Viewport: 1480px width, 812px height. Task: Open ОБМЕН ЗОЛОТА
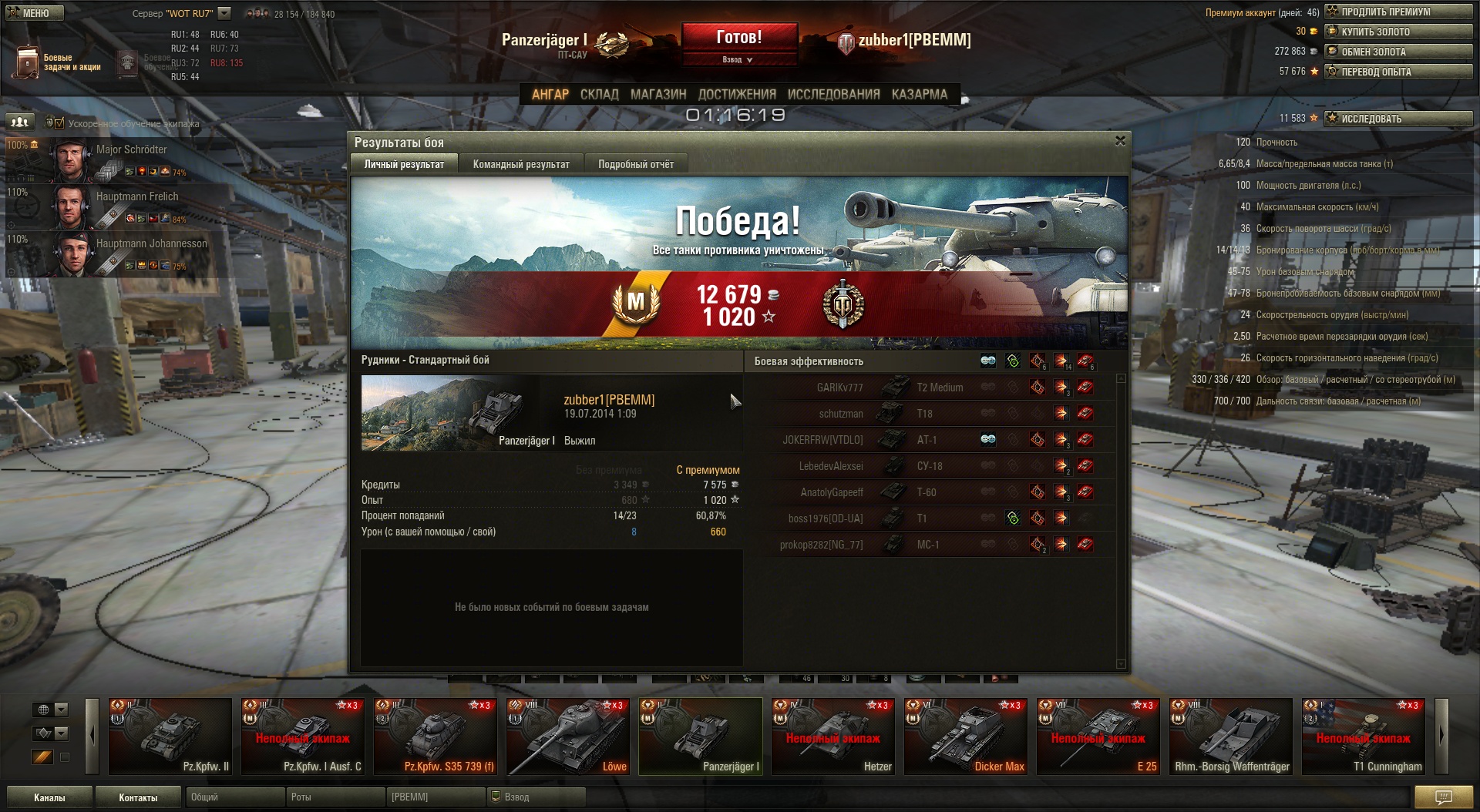coord(1398,52)
